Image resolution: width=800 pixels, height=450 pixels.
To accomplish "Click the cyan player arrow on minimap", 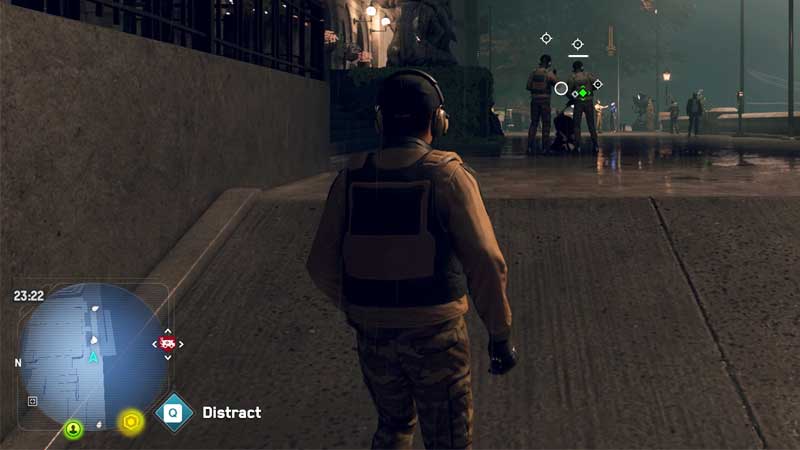I will [x=94, y=356].
